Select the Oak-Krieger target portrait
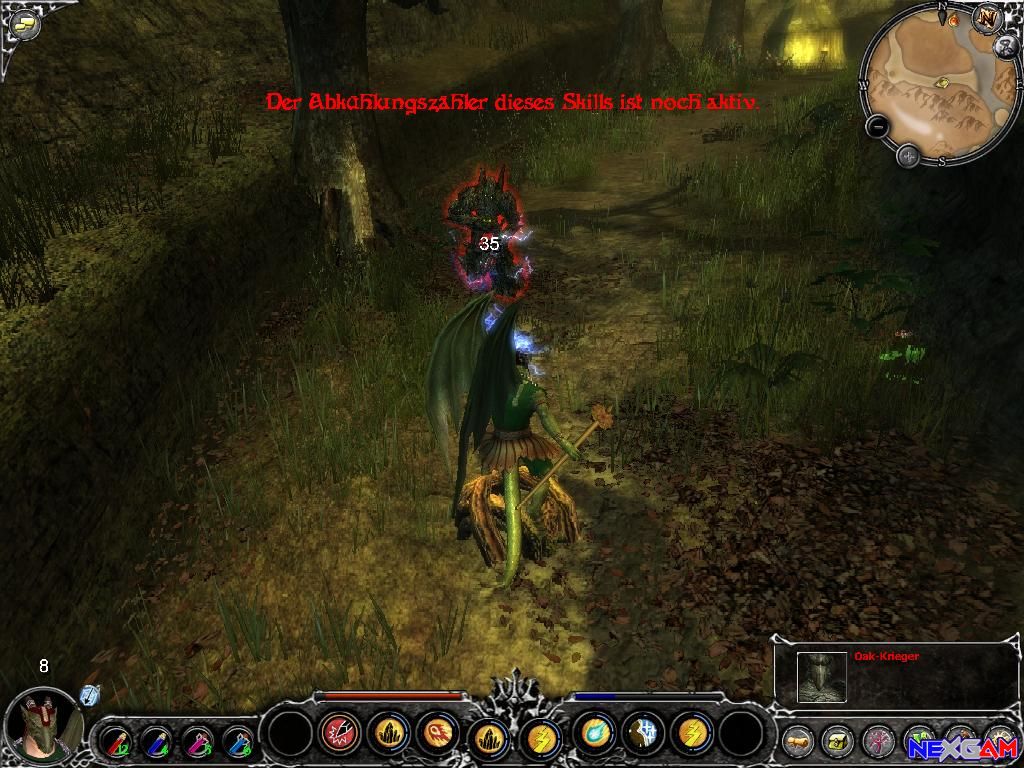This screenshot has height=768, width=1024. pos(822,677)
